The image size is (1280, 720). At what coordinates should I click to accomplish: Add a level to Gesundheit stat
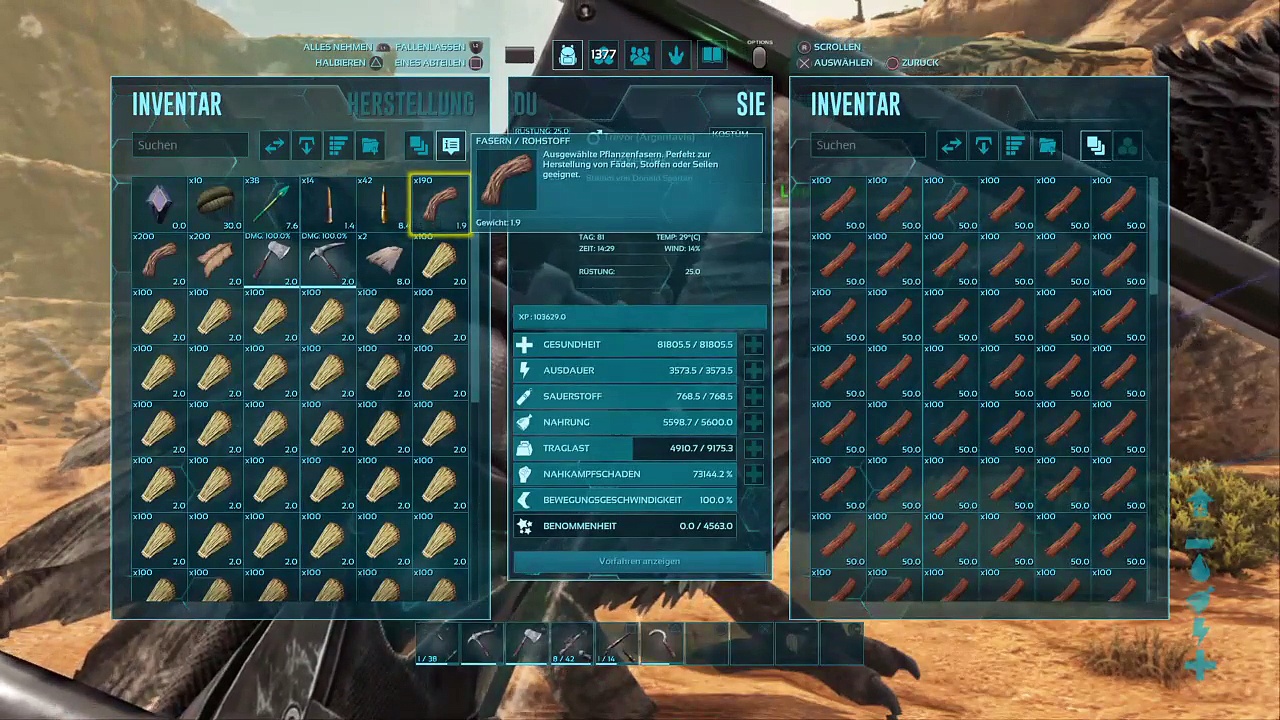[x=753, y=345]
